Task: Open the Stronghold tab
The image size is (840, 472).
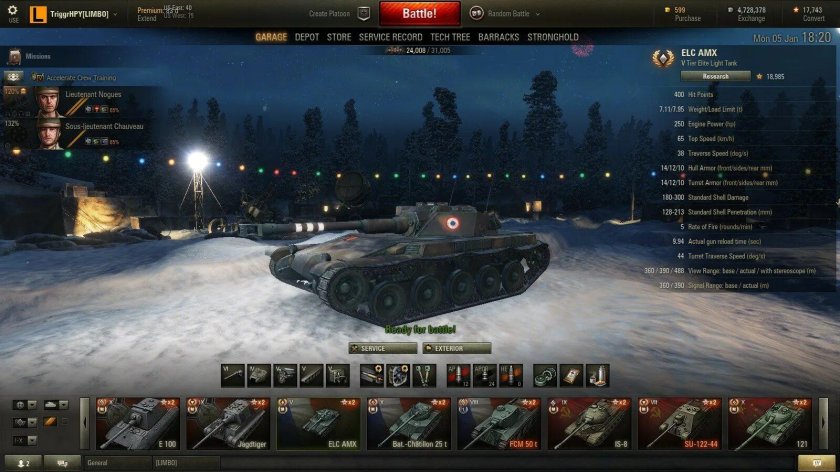Action: [x=553, y=37]
